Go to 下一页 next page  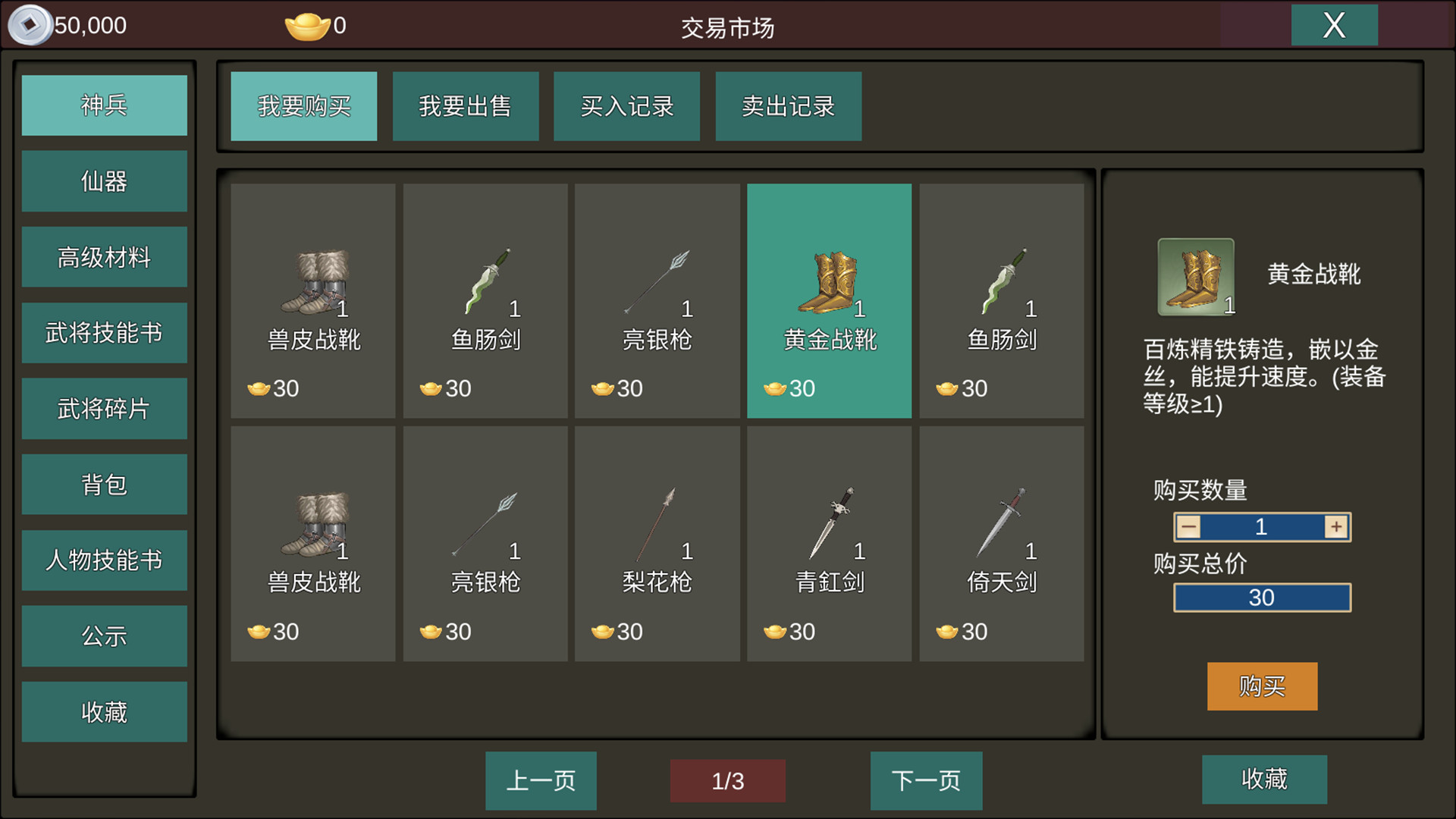click(x=925, y=780)
